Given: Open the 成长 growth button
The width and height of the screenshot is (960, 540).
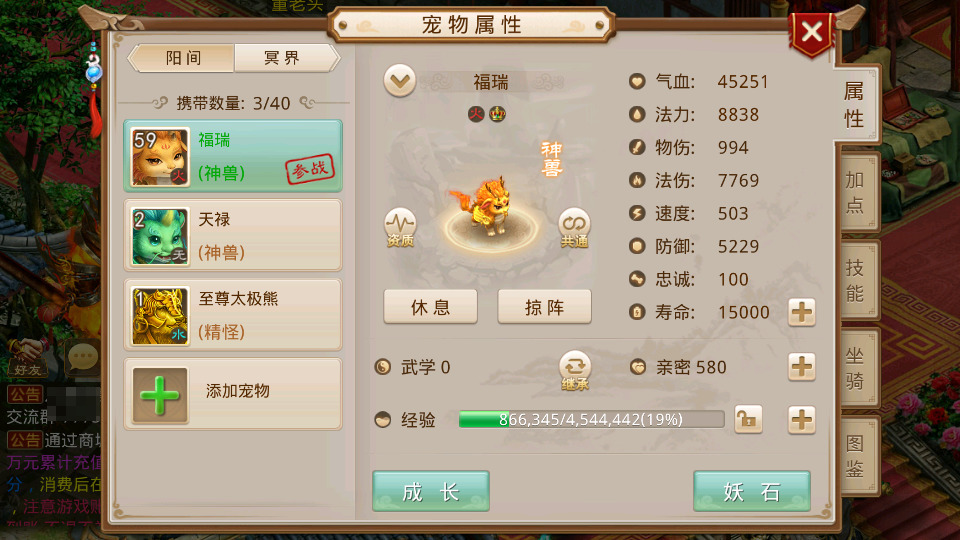Looking at the screenshot, I should (431, 491).
